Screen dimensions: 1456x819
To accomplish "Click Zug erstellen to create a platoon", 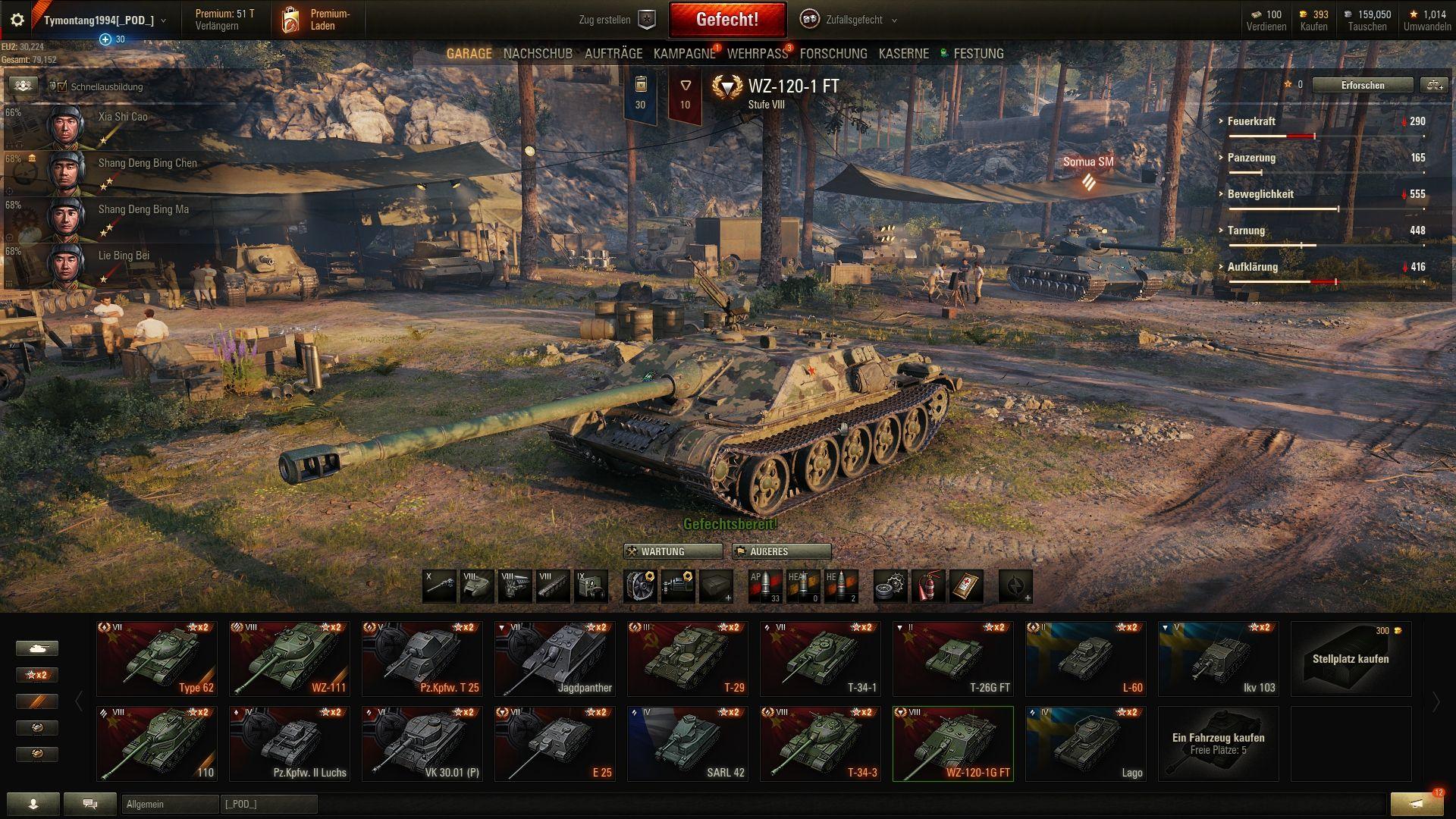I will [x=616, y=20].
